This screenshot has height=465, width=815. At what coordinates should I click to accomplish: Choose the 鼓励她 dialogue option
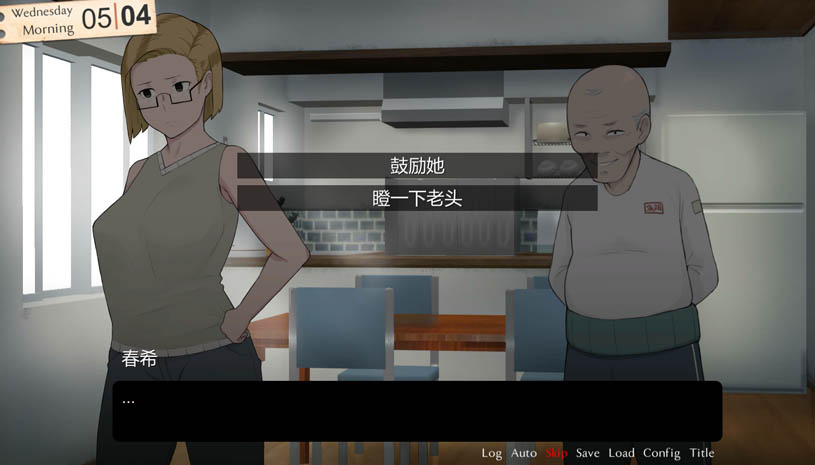417,165
